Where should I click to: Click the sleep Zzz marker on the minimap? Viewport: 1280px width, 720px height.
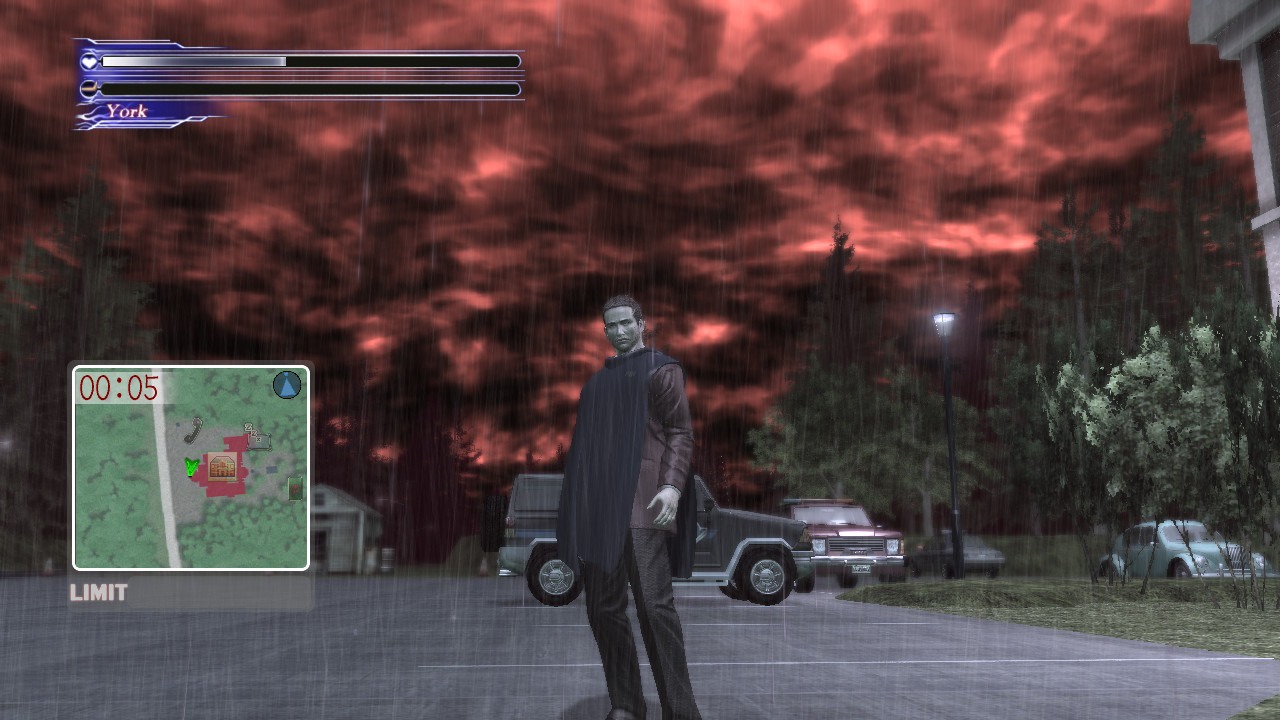(255, 435)
